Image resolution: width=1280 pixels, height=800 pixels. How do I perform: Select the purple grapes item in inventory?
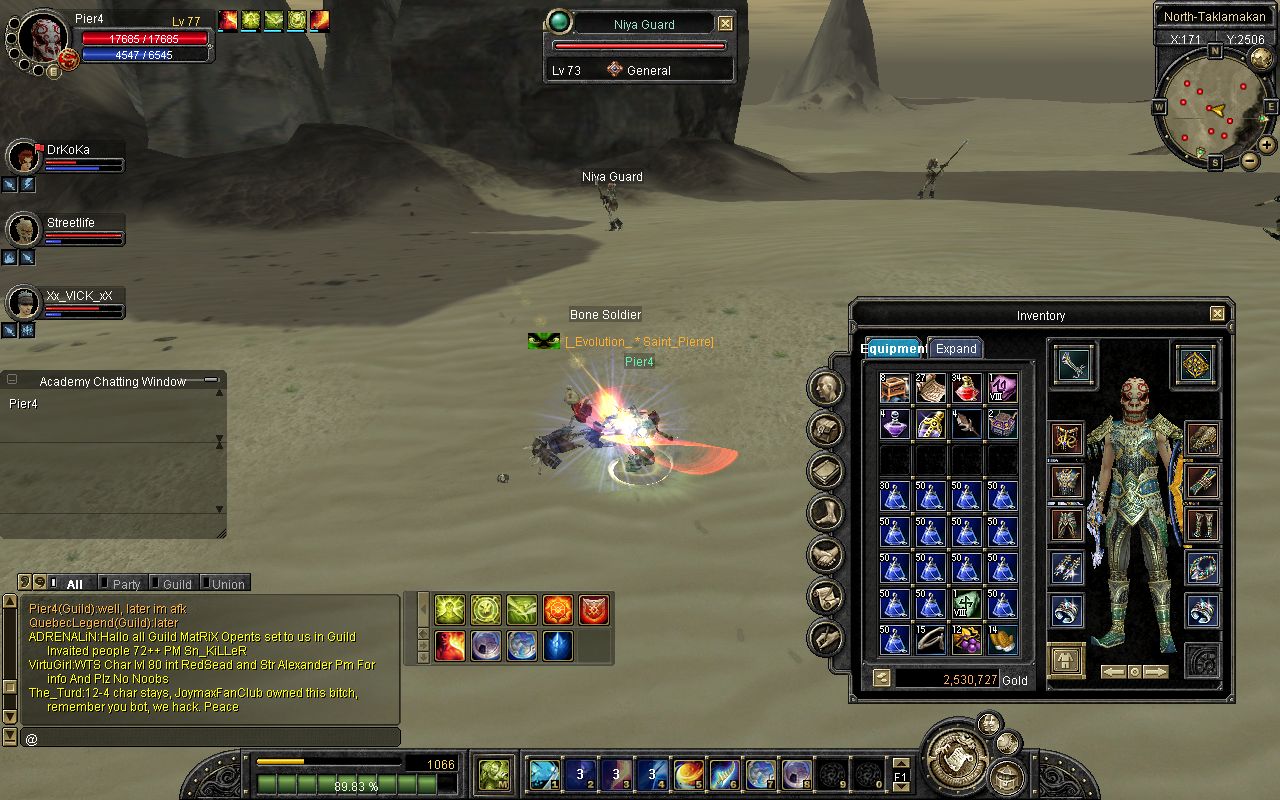967,640
